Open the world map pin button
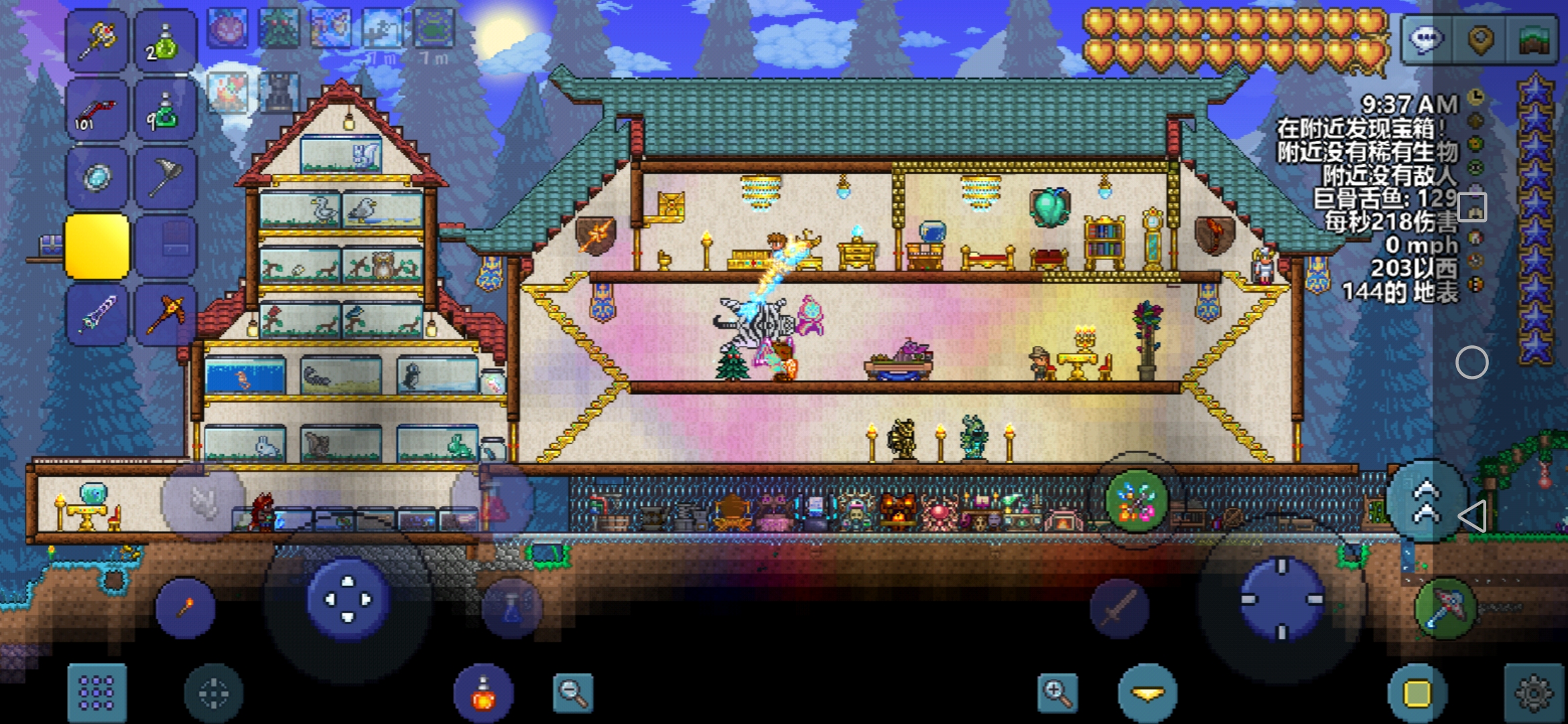Viewport: 1568px width, 724px height. (x=1480, y=39)
